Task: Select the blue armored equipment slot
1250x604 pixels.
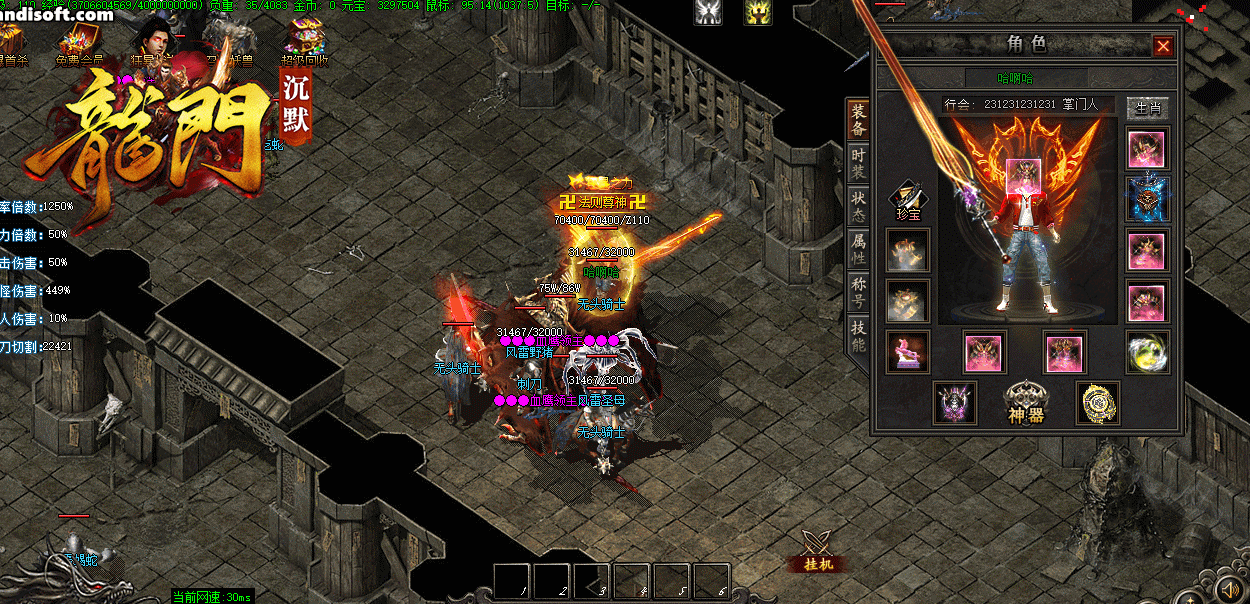Action: tap(1147, 199)
